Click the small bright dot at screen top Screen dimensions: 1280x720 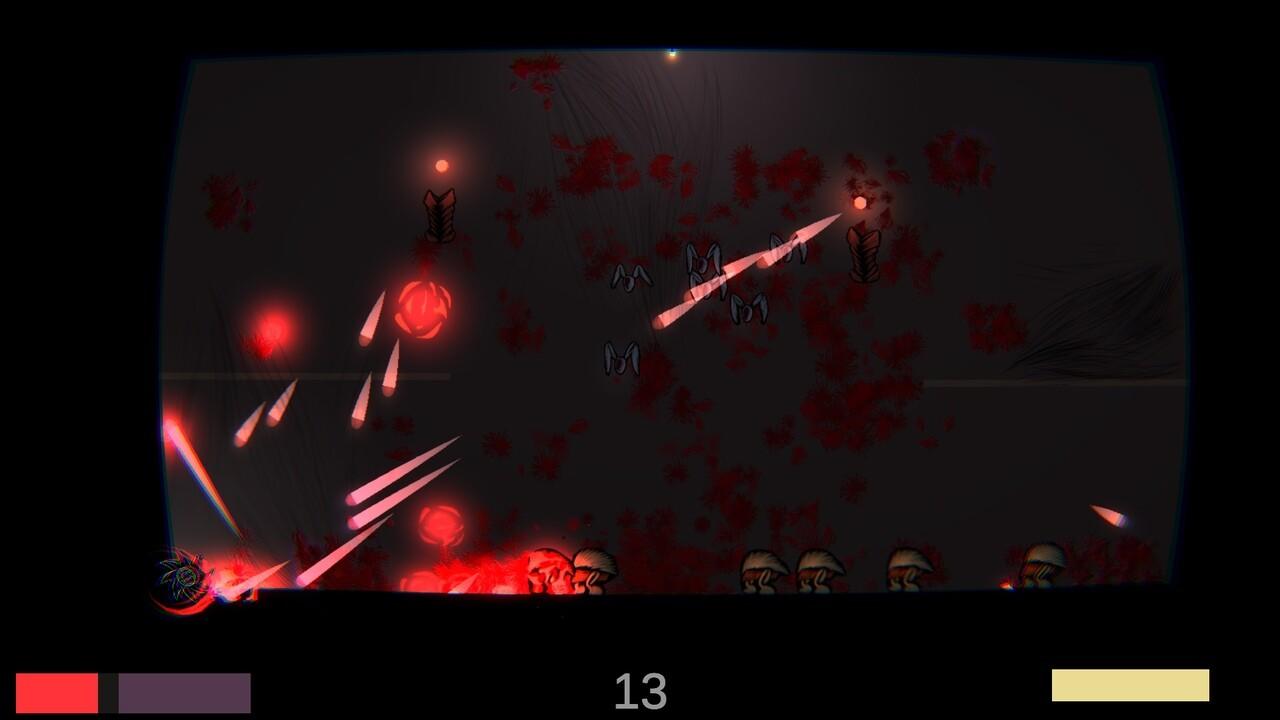click(x=671, y=54)
